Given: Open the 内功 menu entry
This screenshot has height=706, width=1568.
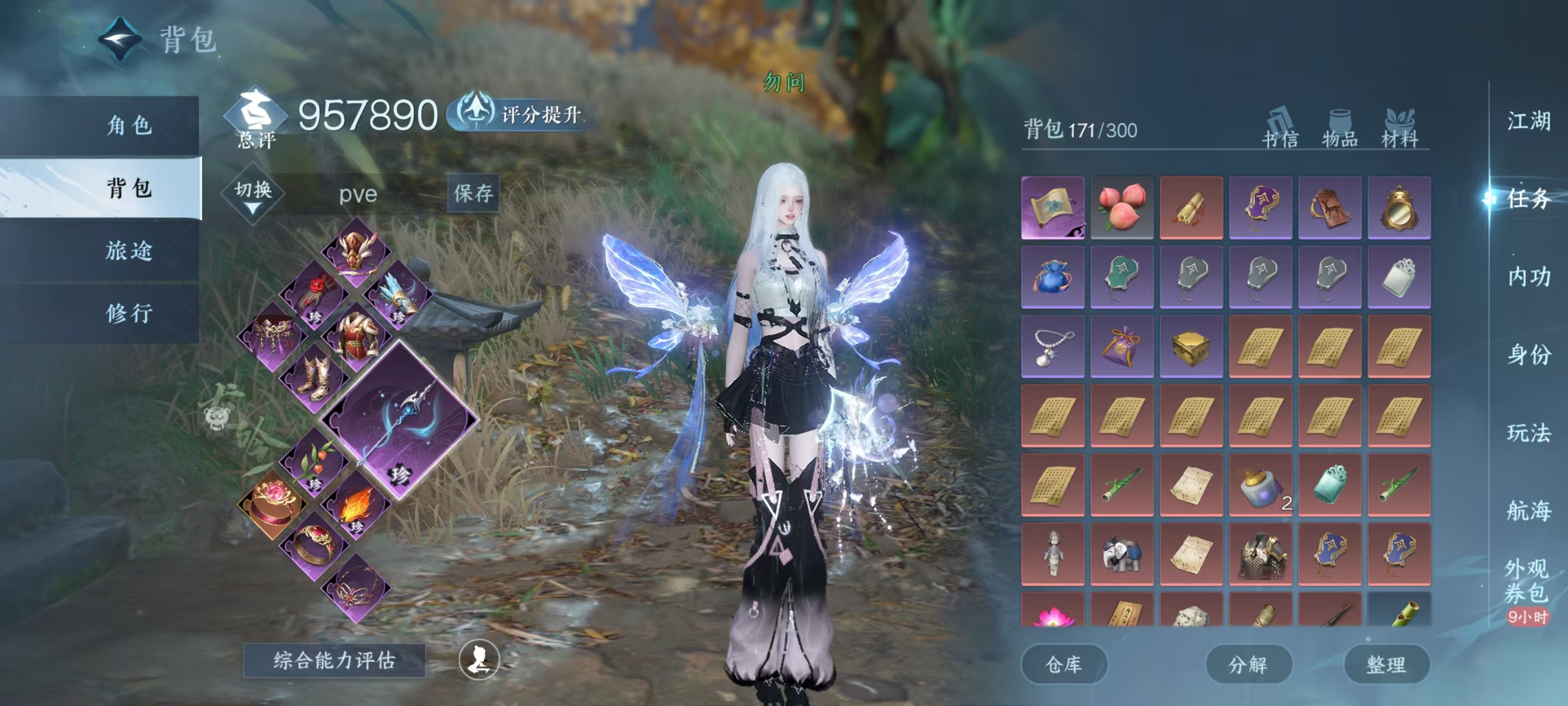Looking at the screenshot, I should coord(1528,277).
